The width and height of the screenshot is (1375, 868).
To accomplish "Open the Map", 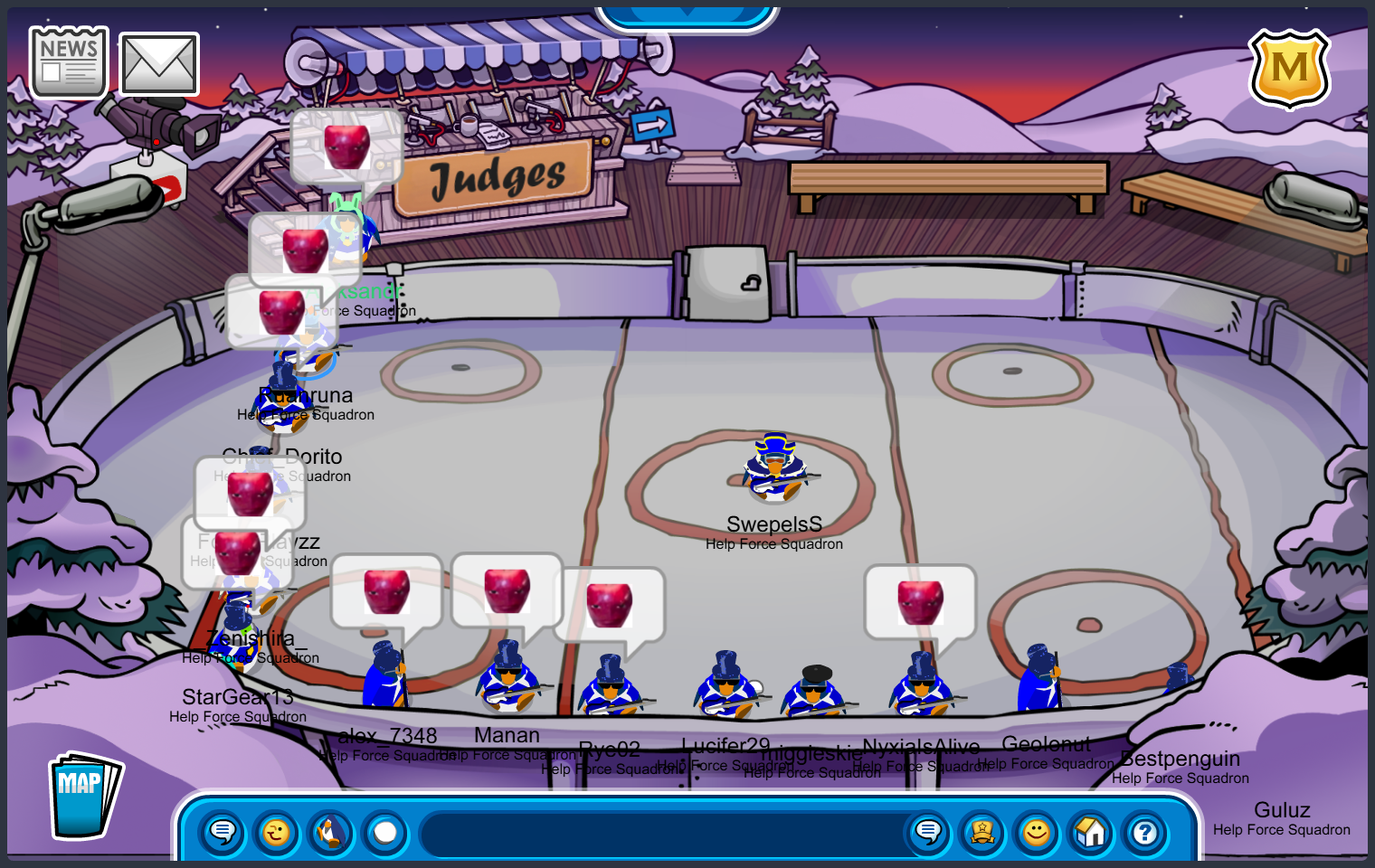I will (83, 797).
